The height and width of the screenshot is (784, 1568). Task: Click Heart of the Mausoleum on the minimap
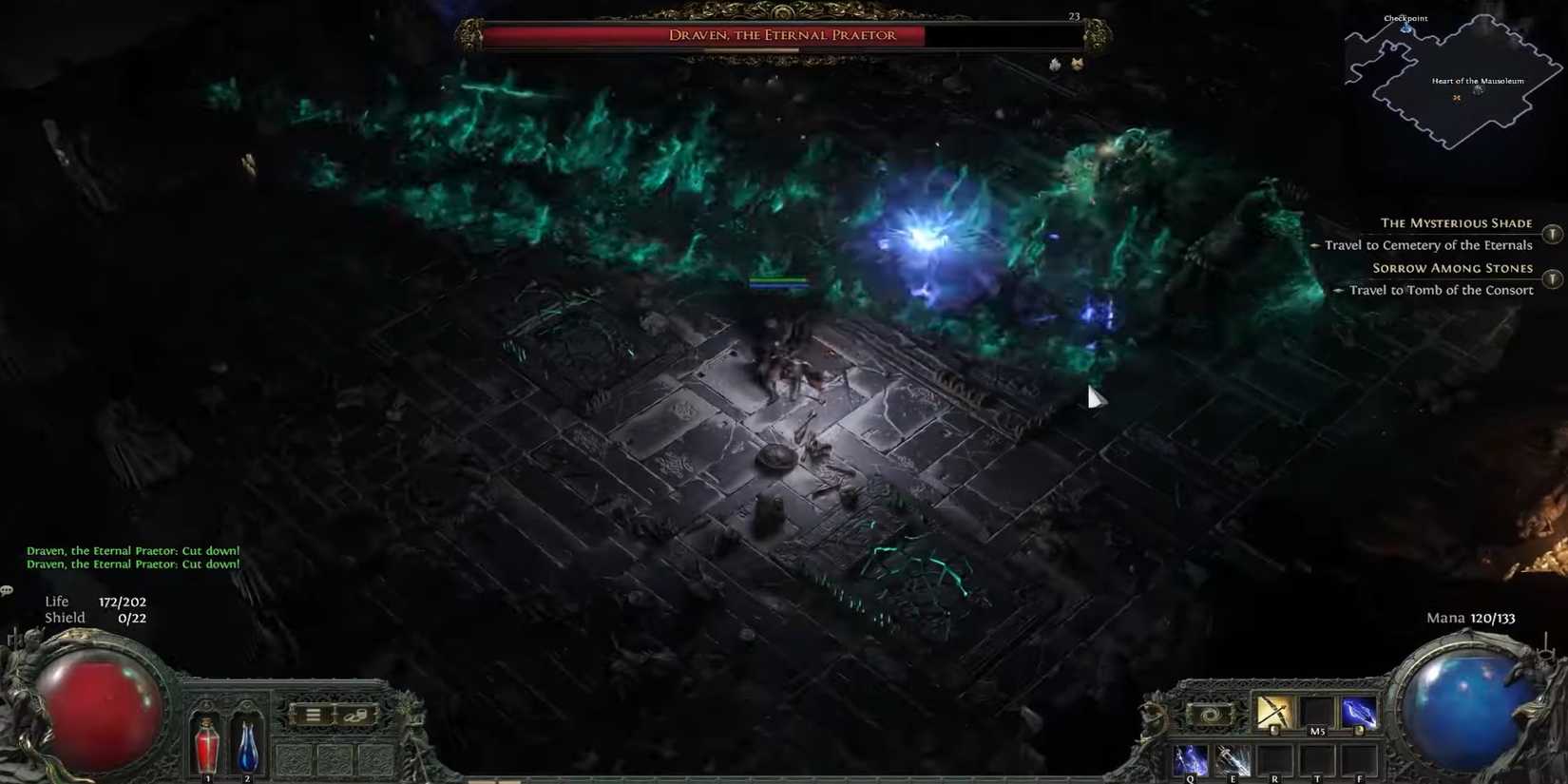1476,82
